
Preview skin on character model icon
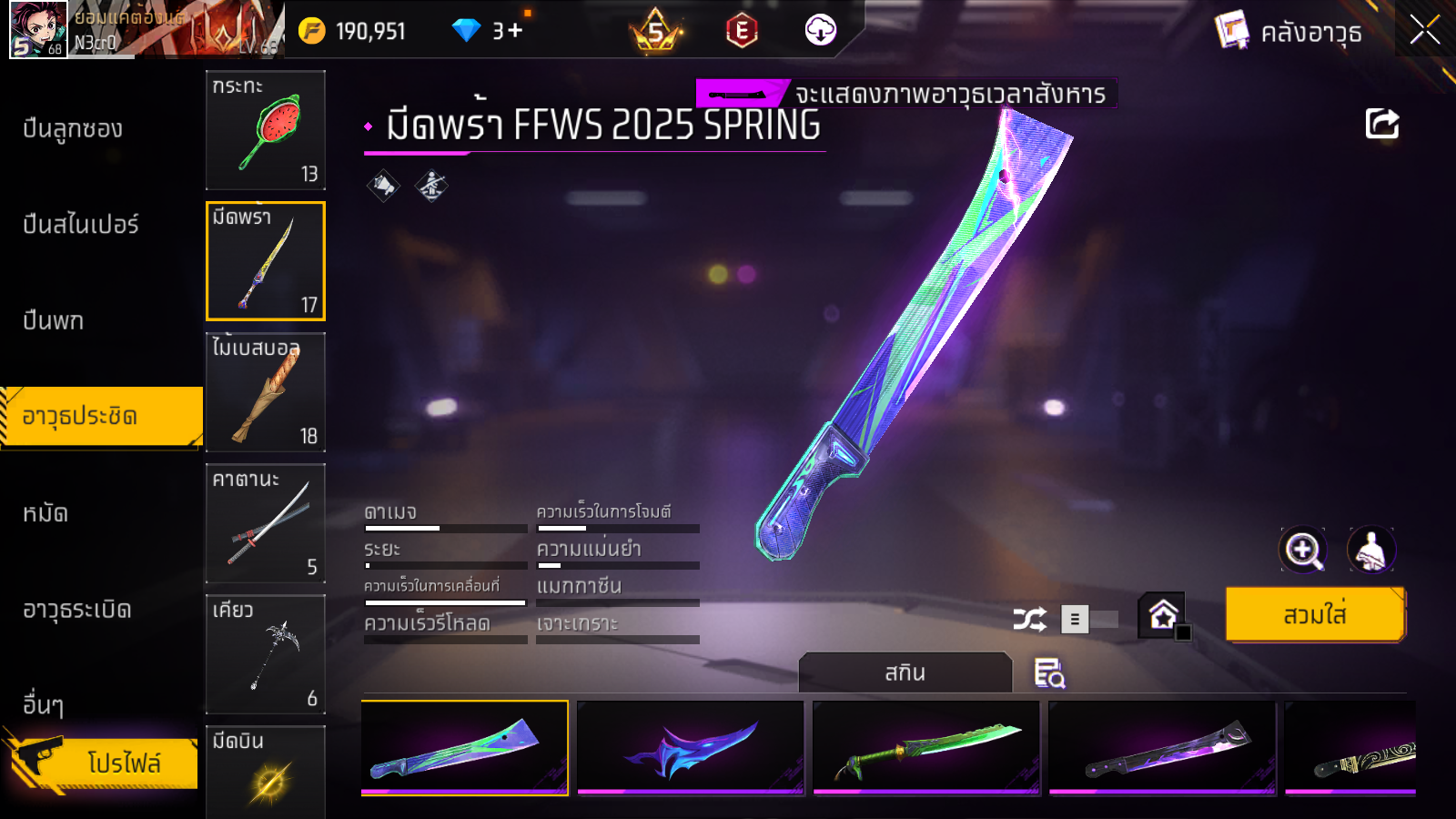click(1370, 550)
